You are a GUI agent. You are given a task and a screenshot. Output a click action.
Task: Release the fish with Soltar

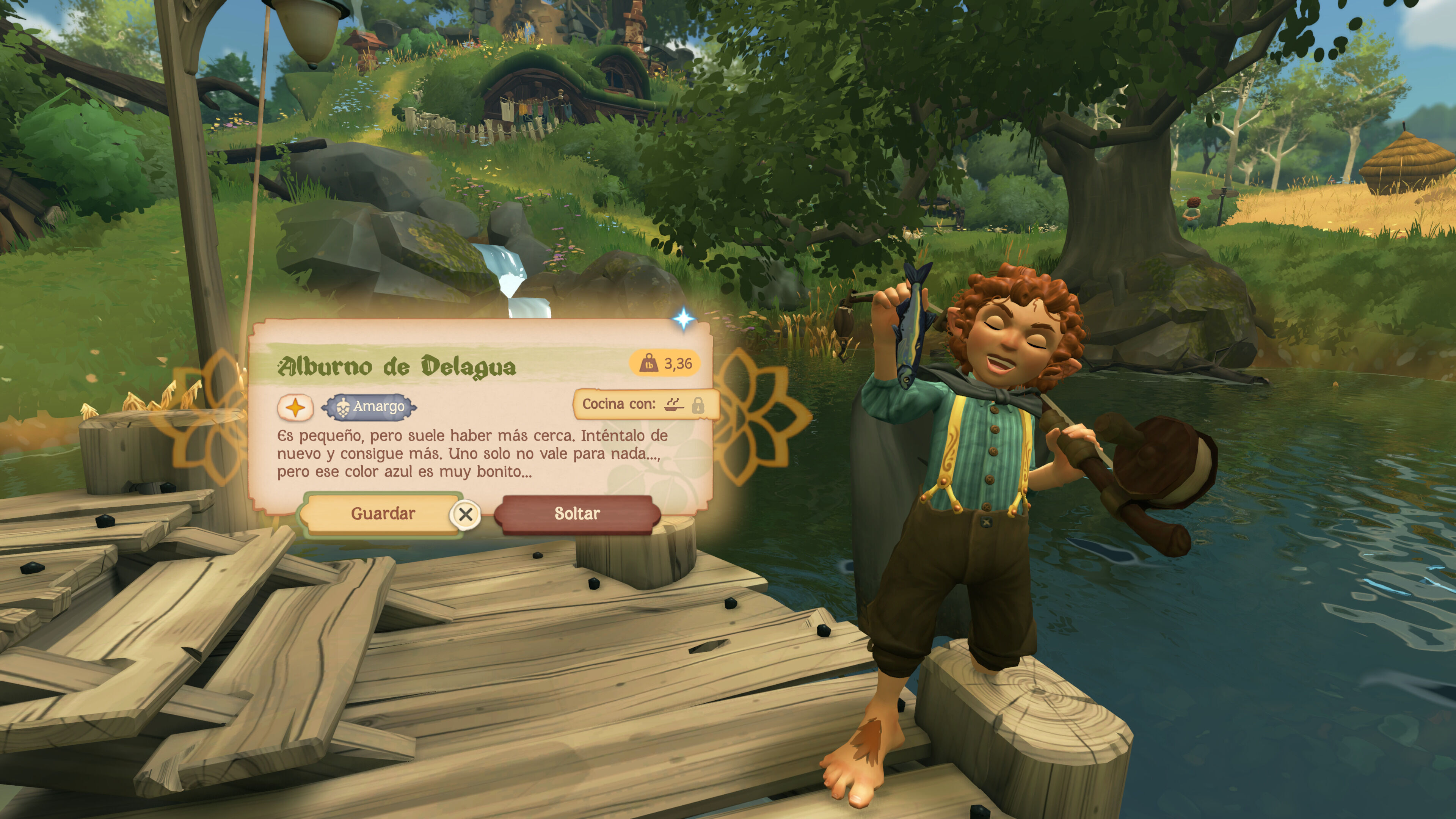[576, 513]
